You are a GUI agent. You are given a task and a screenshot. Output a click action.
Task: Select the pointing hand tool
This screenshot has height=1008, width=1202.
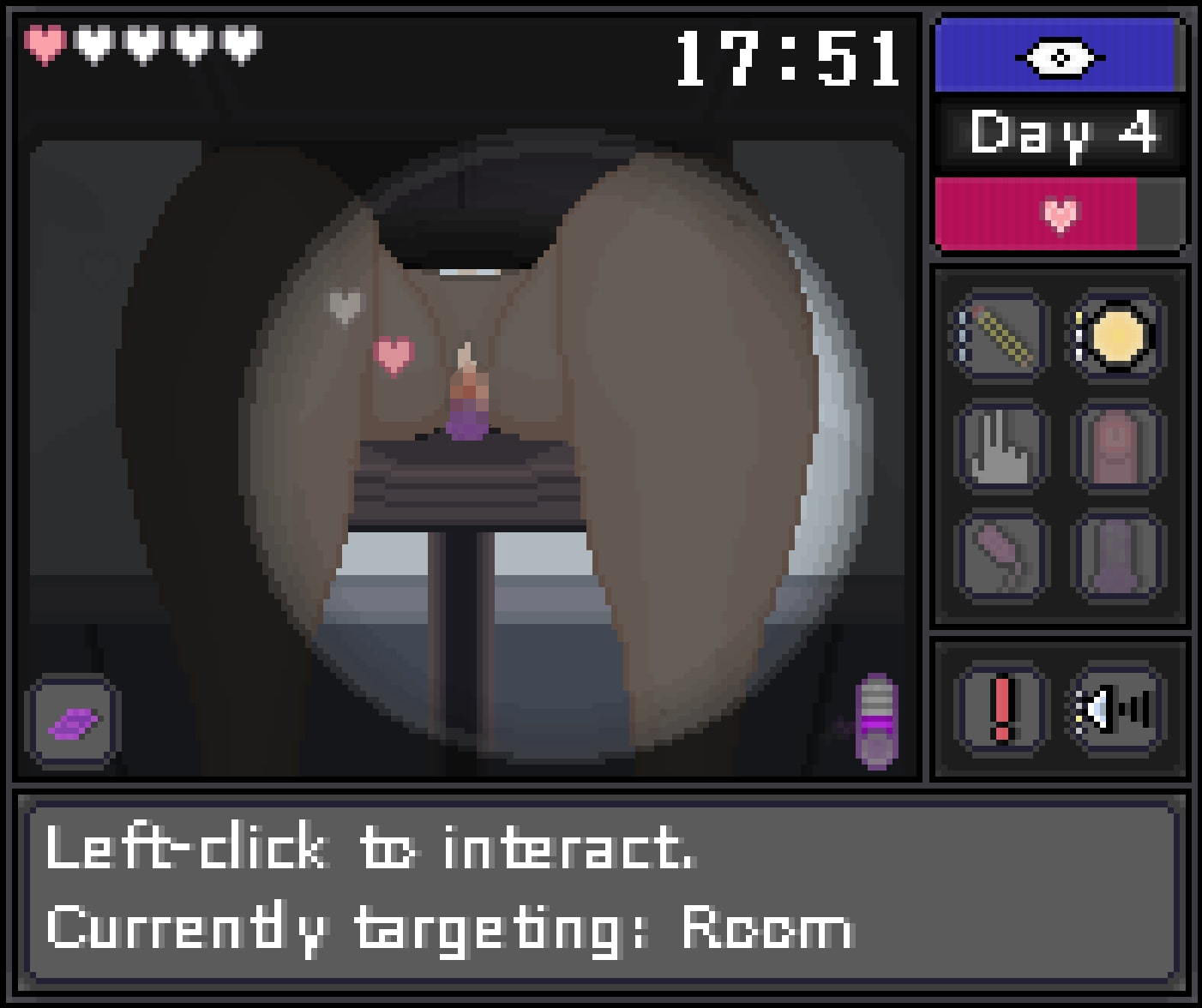(x=999, y=447)
